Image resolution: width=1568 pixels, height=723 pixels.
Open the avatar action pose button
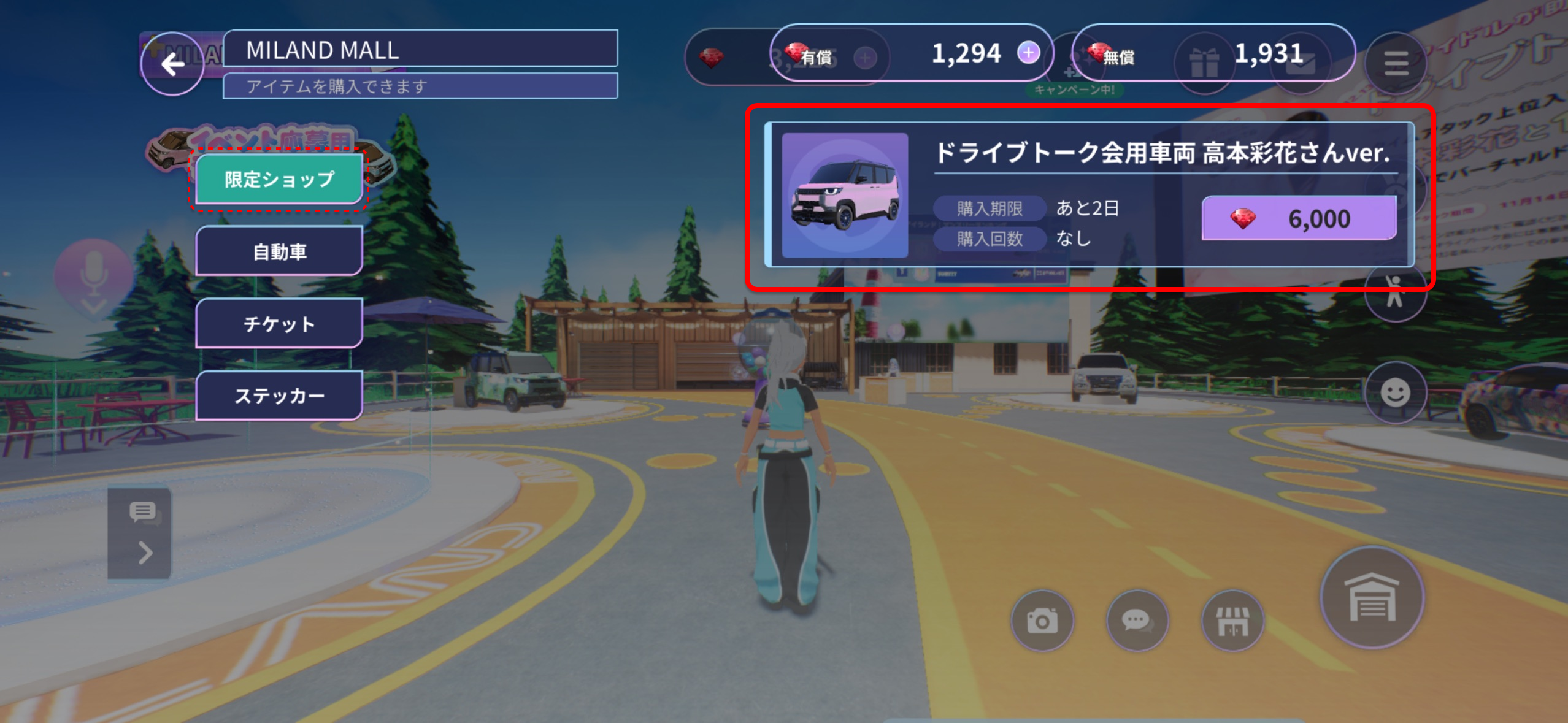[1395, 293]
